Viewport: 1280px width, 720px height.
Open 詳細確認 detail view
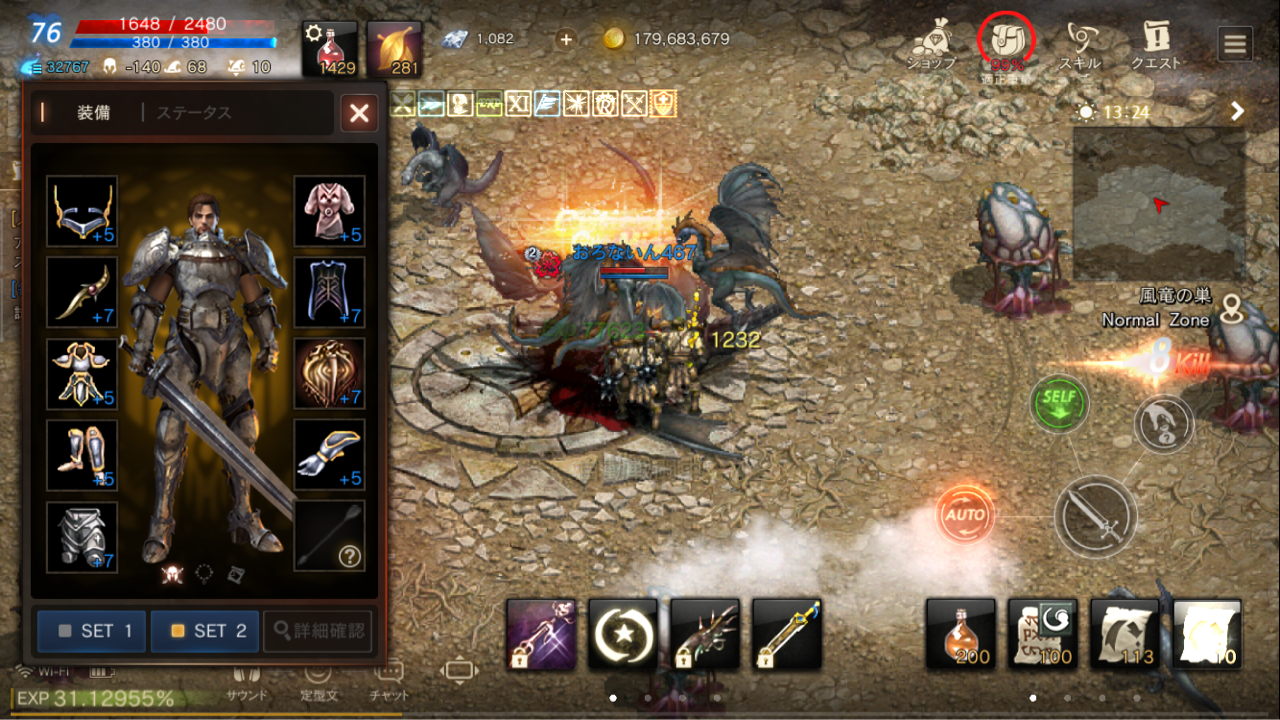(318, 631)
